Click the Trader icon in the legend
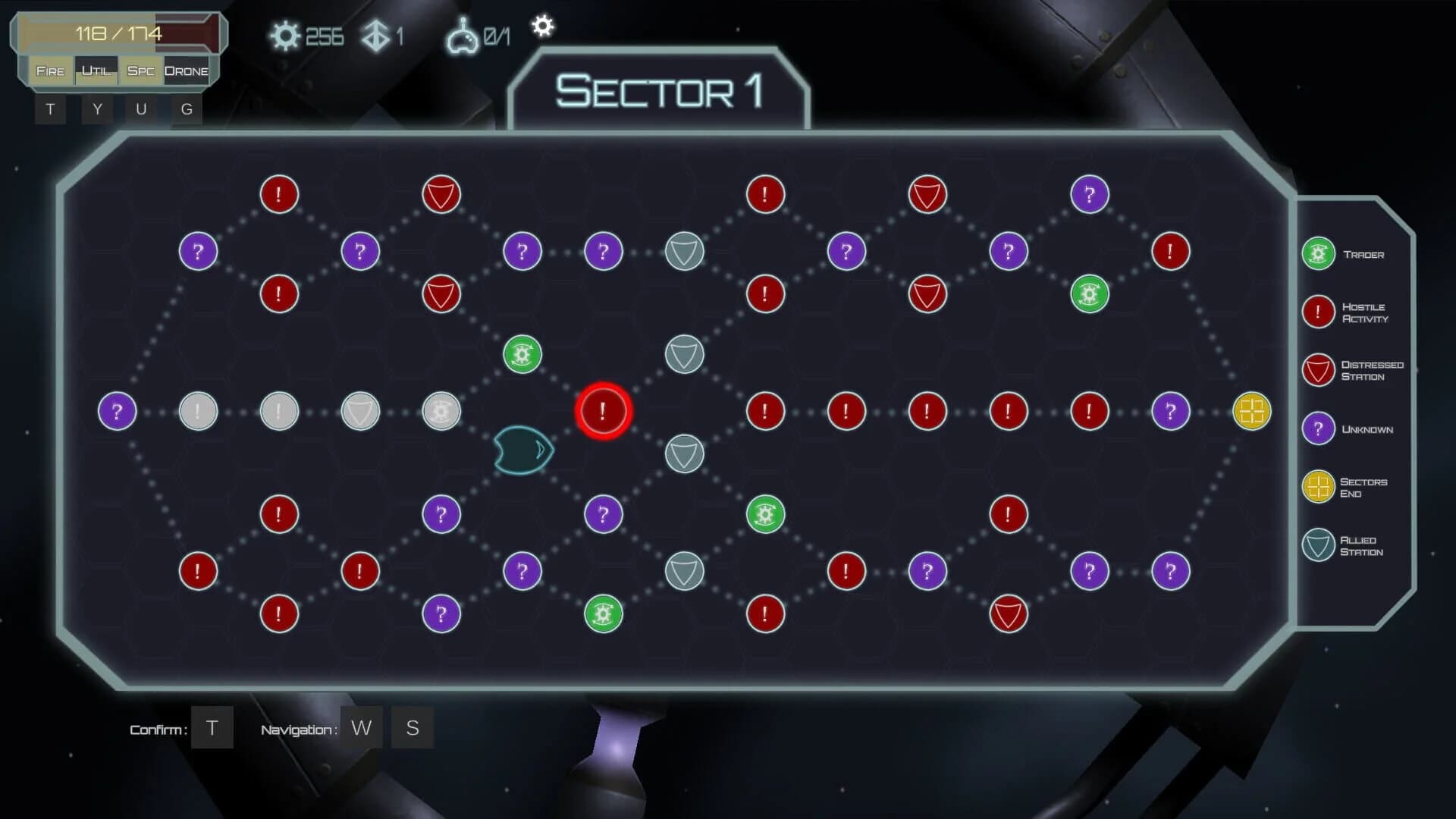Viewport: 1456px width, 819px height. coord(1317,254)
